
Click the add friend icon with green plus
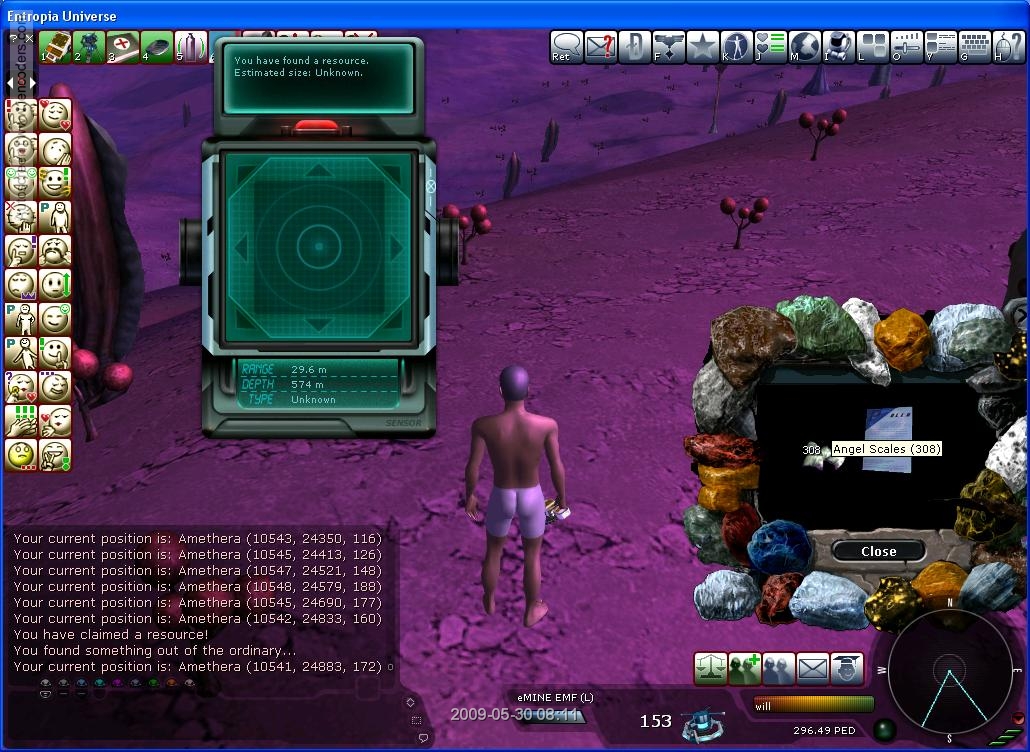(744, 668)
